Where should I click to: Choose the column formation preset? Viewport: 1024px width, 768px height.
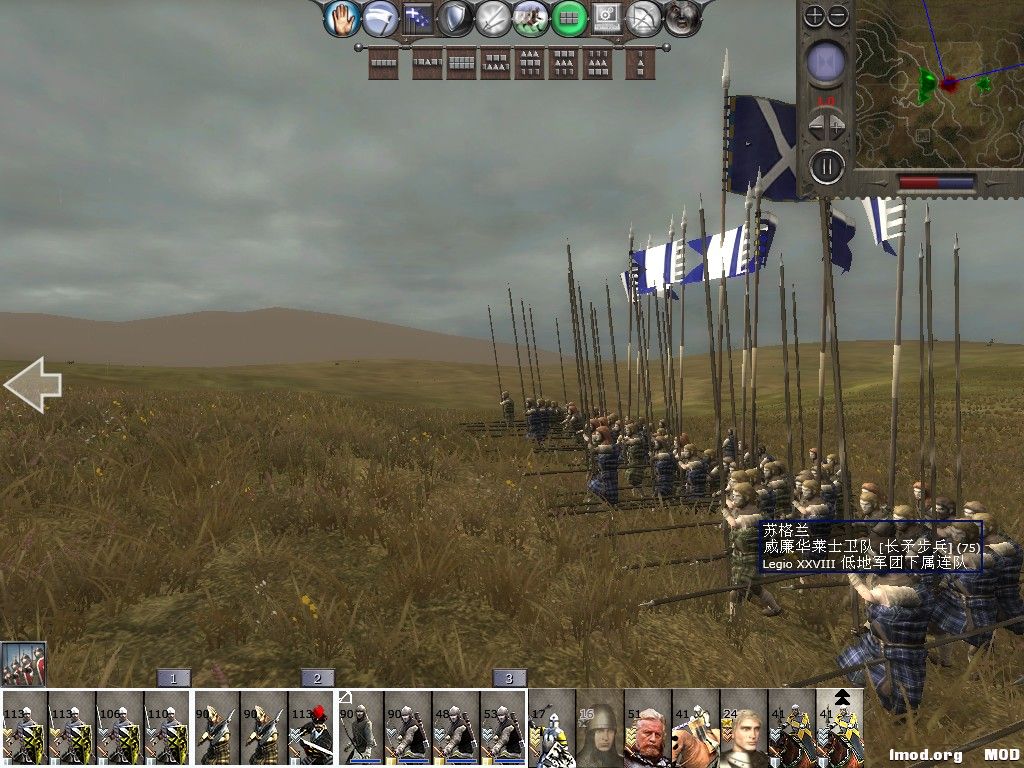pos(640,64)
